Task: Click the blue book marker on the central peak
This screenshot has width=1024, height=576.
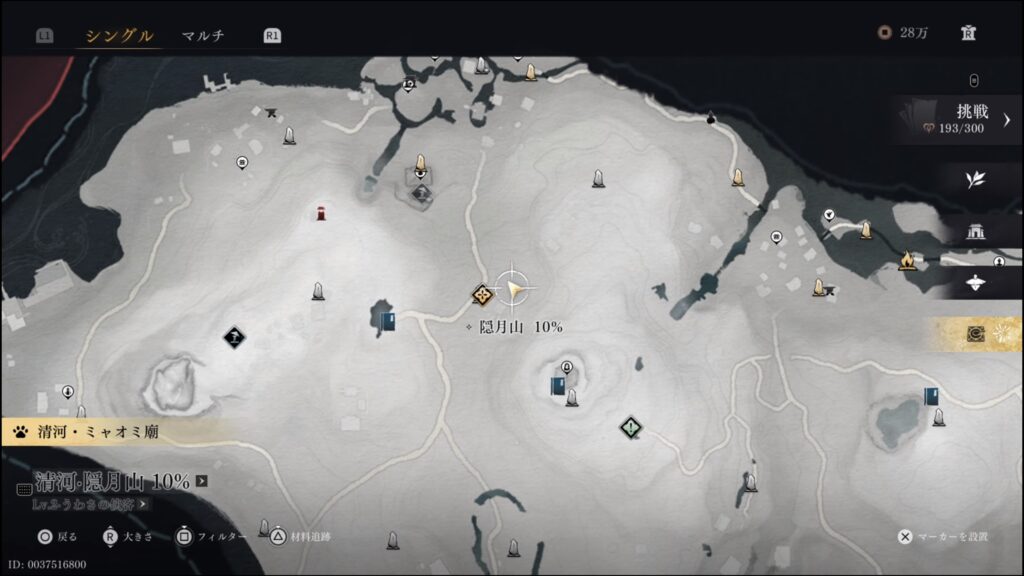Action: pos(558,386)
